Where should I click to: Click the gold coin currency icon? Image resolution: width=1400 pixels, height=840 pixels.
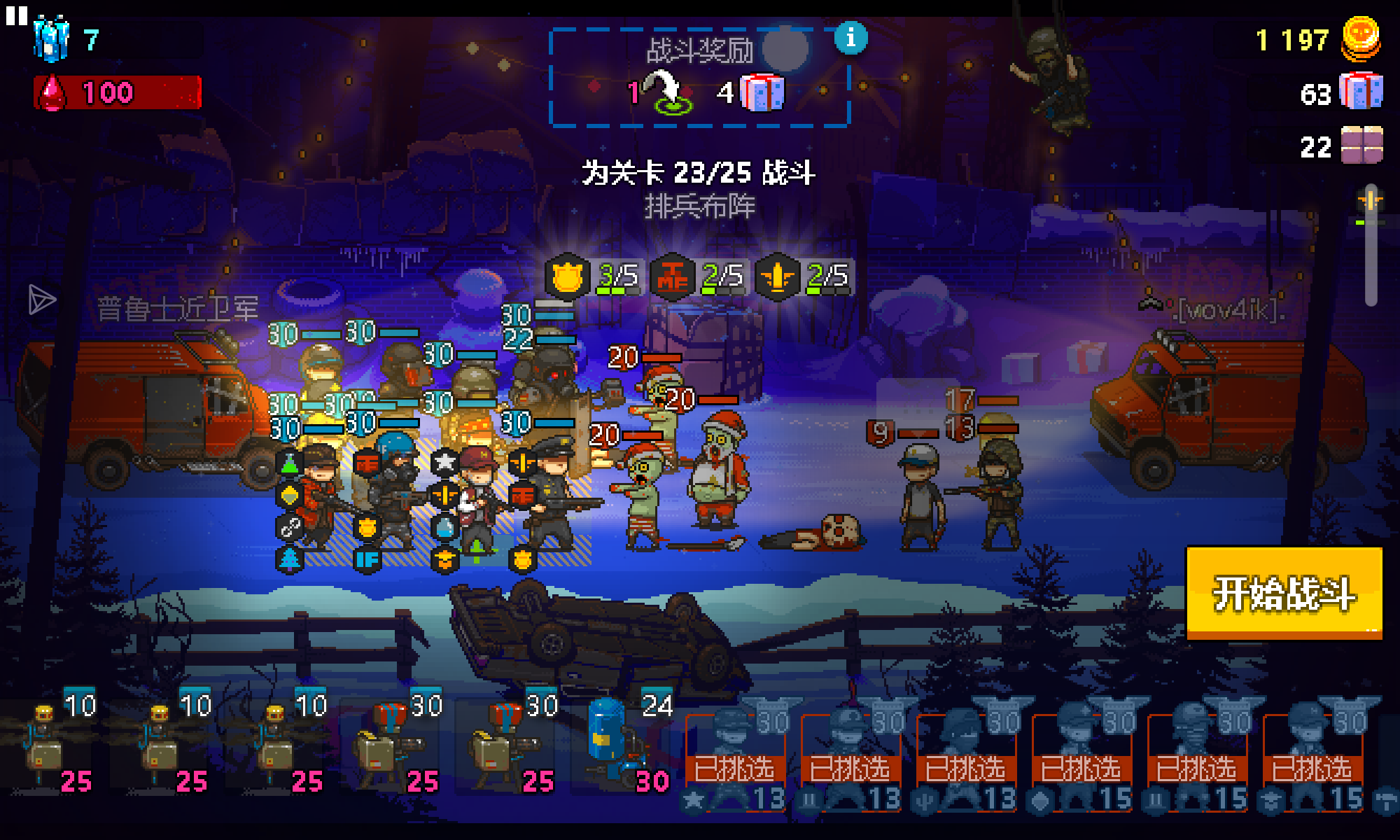coord(1361,38)
